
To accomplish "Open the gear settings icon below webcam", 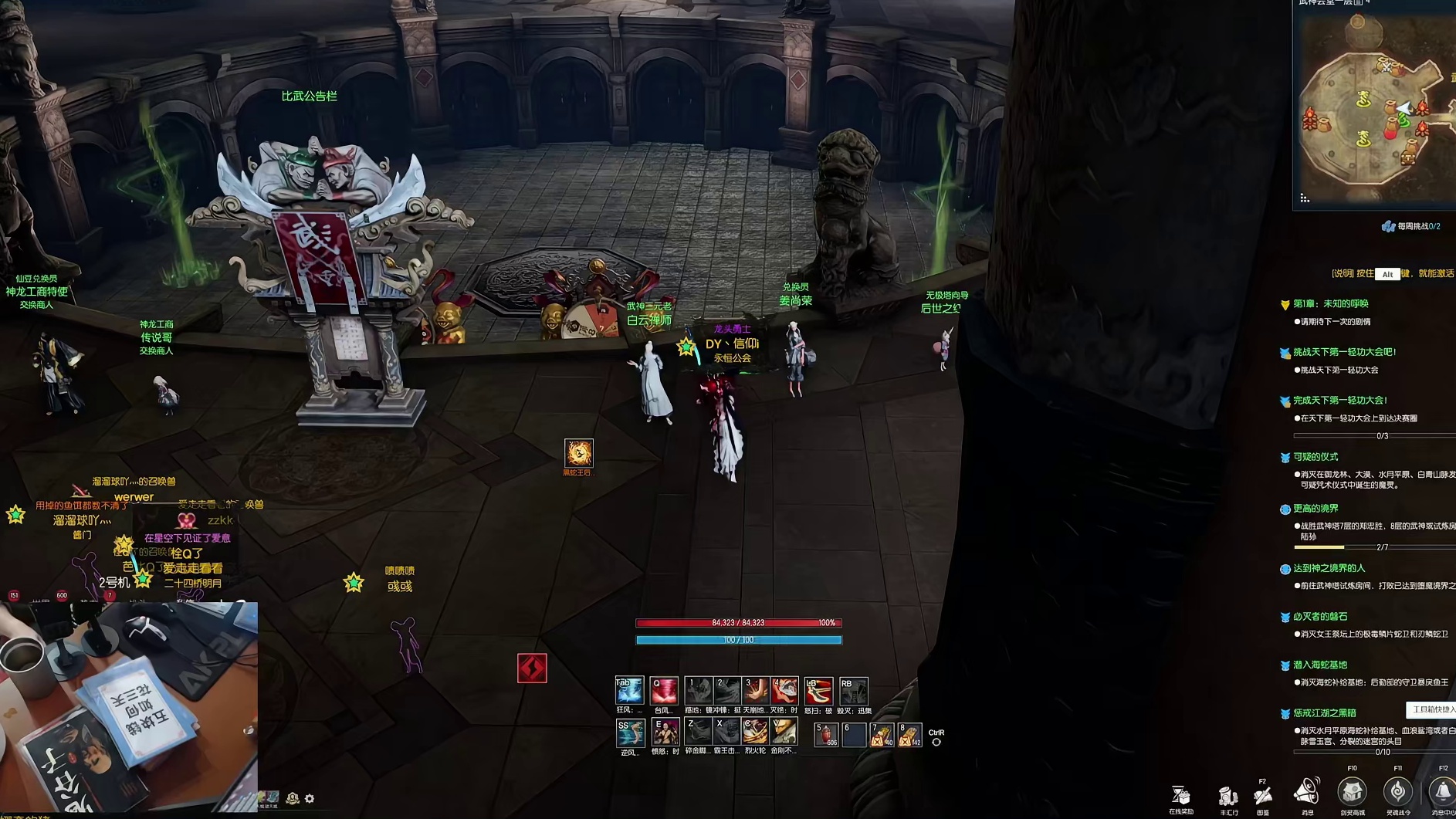I will coord(310,799).
